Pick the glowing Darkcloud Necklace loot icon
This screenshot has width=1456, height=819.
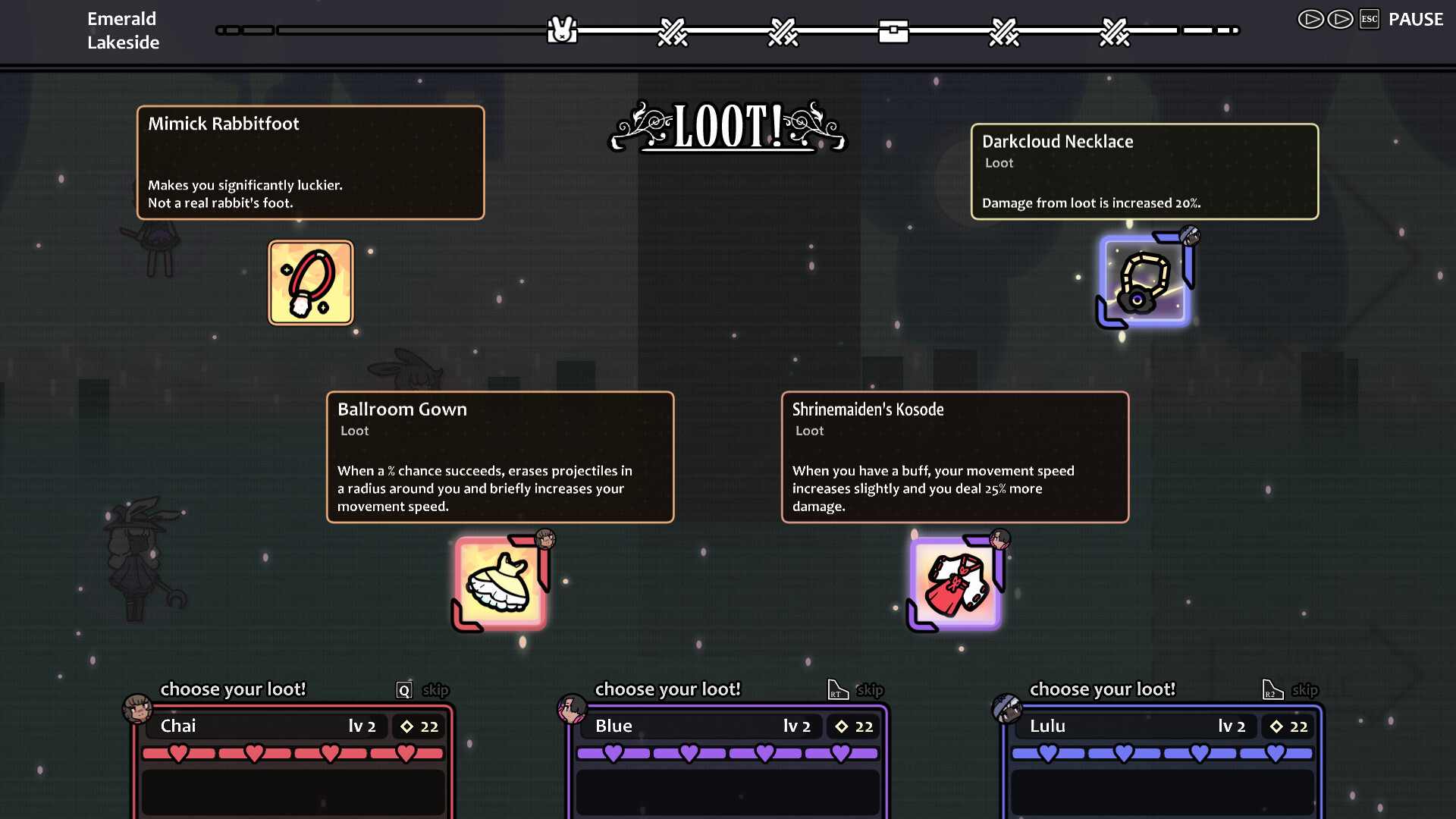[1144, 281]
